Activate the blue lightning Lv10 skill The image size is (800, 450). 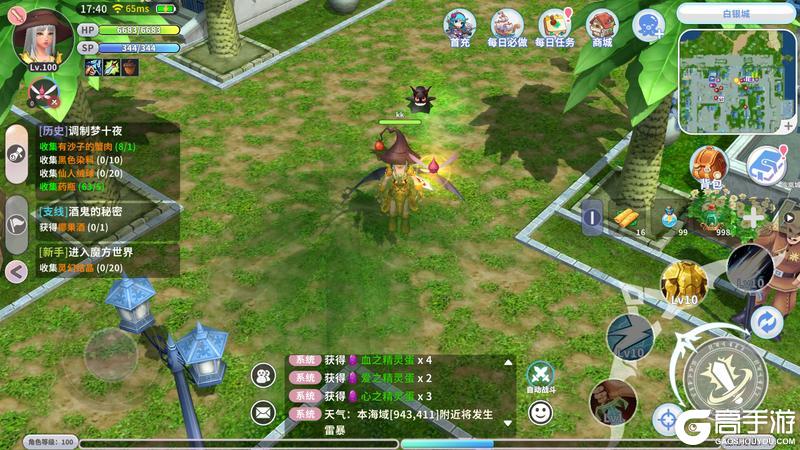[630, 336]
